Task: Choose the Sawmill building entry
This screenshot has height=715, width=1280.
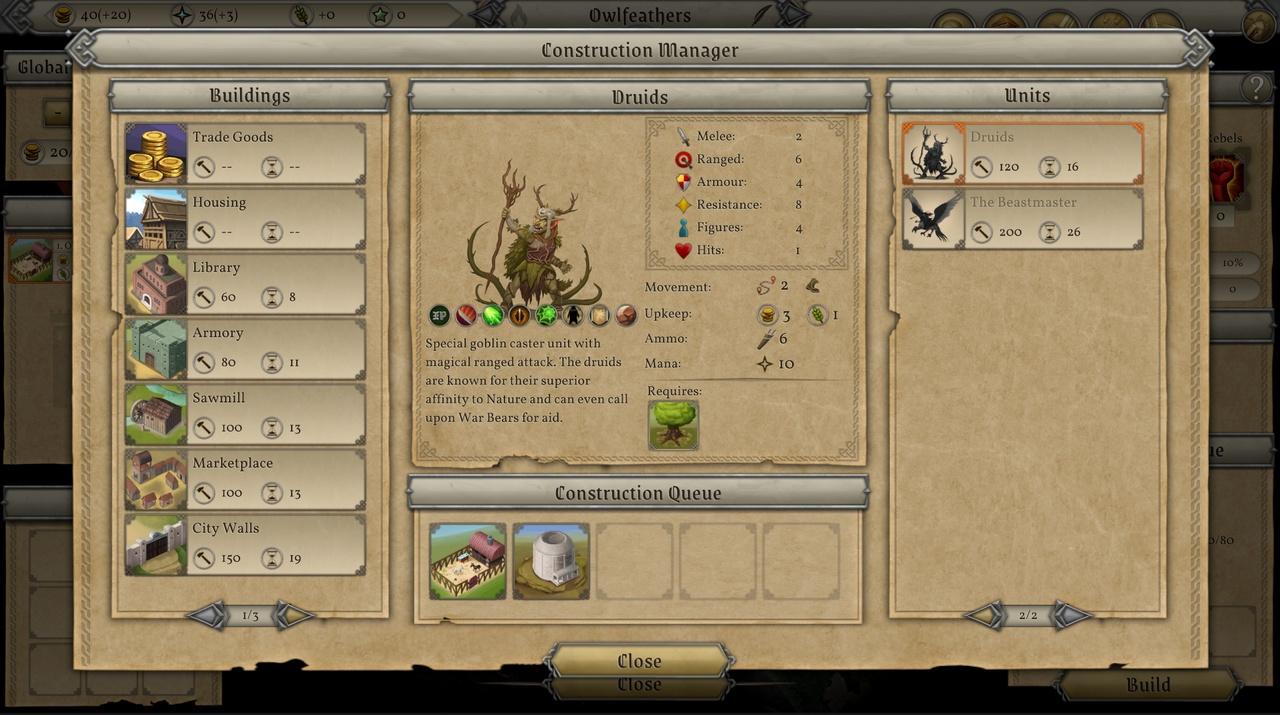Action: tap(245, 413)
